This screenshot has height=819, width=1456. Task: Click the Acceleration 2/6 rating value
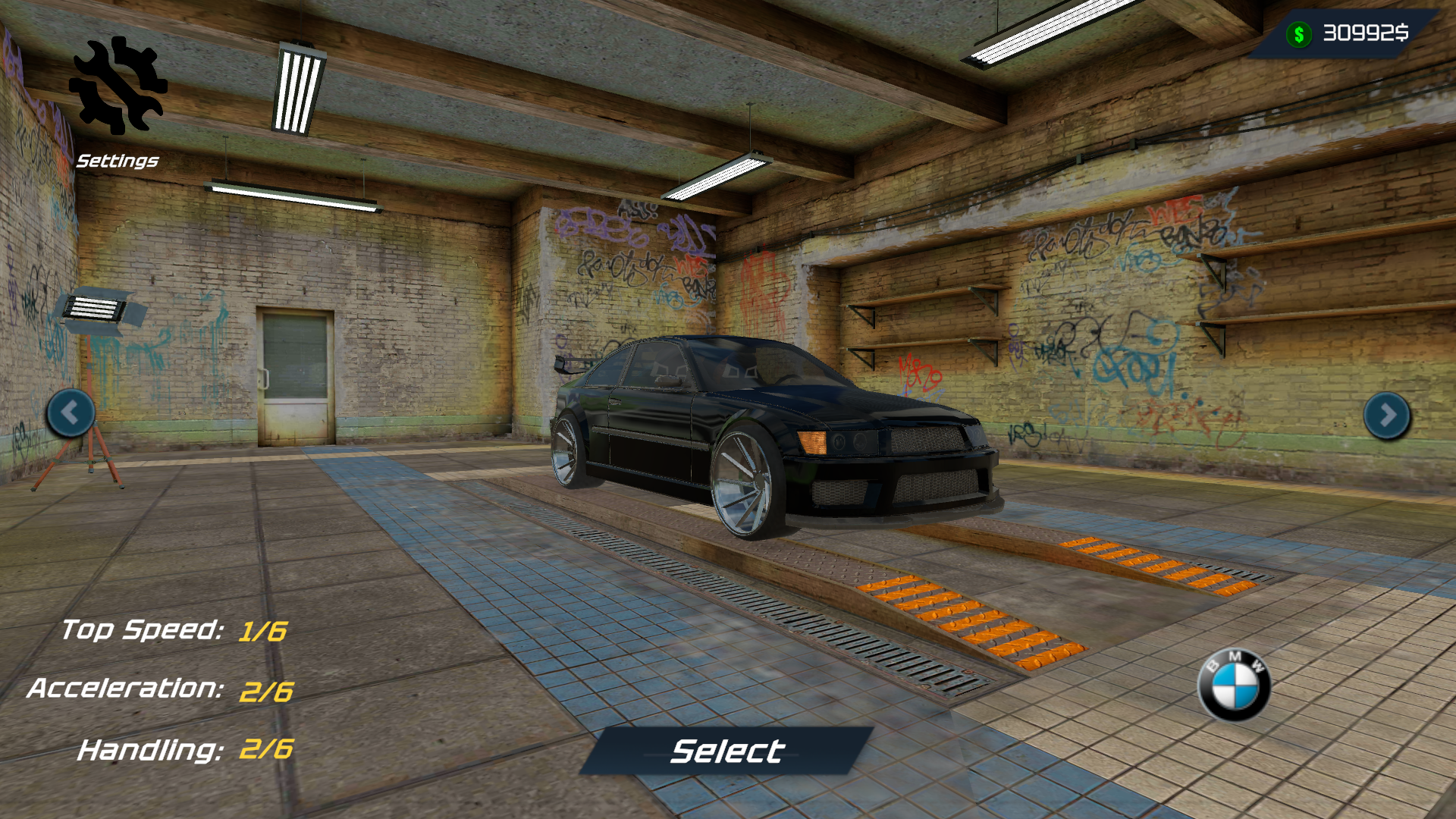tap(267, 691)
